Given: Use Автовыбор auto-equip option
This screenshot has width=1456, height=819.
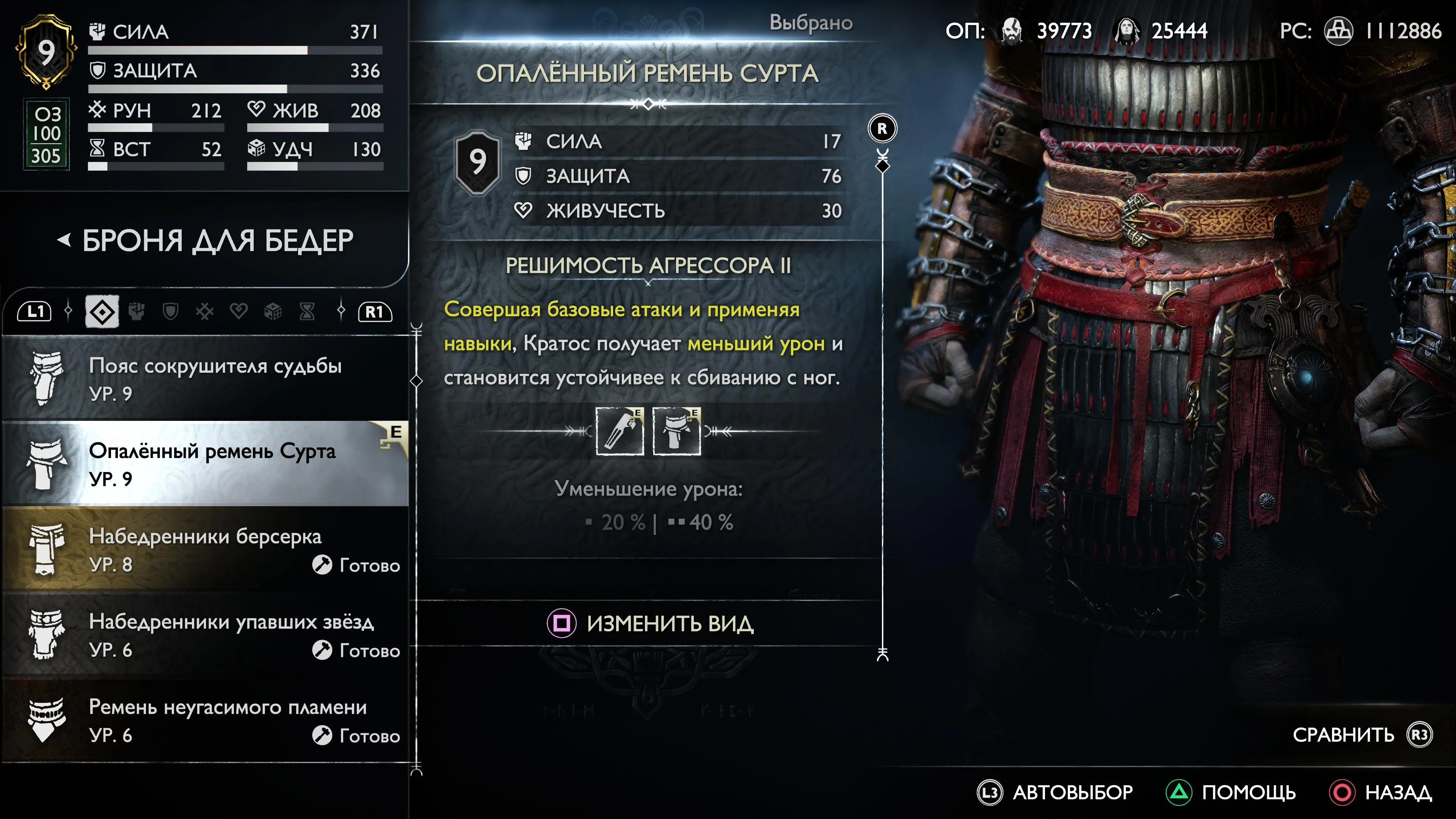Looking at the screenshot, I should (1055, 792).
